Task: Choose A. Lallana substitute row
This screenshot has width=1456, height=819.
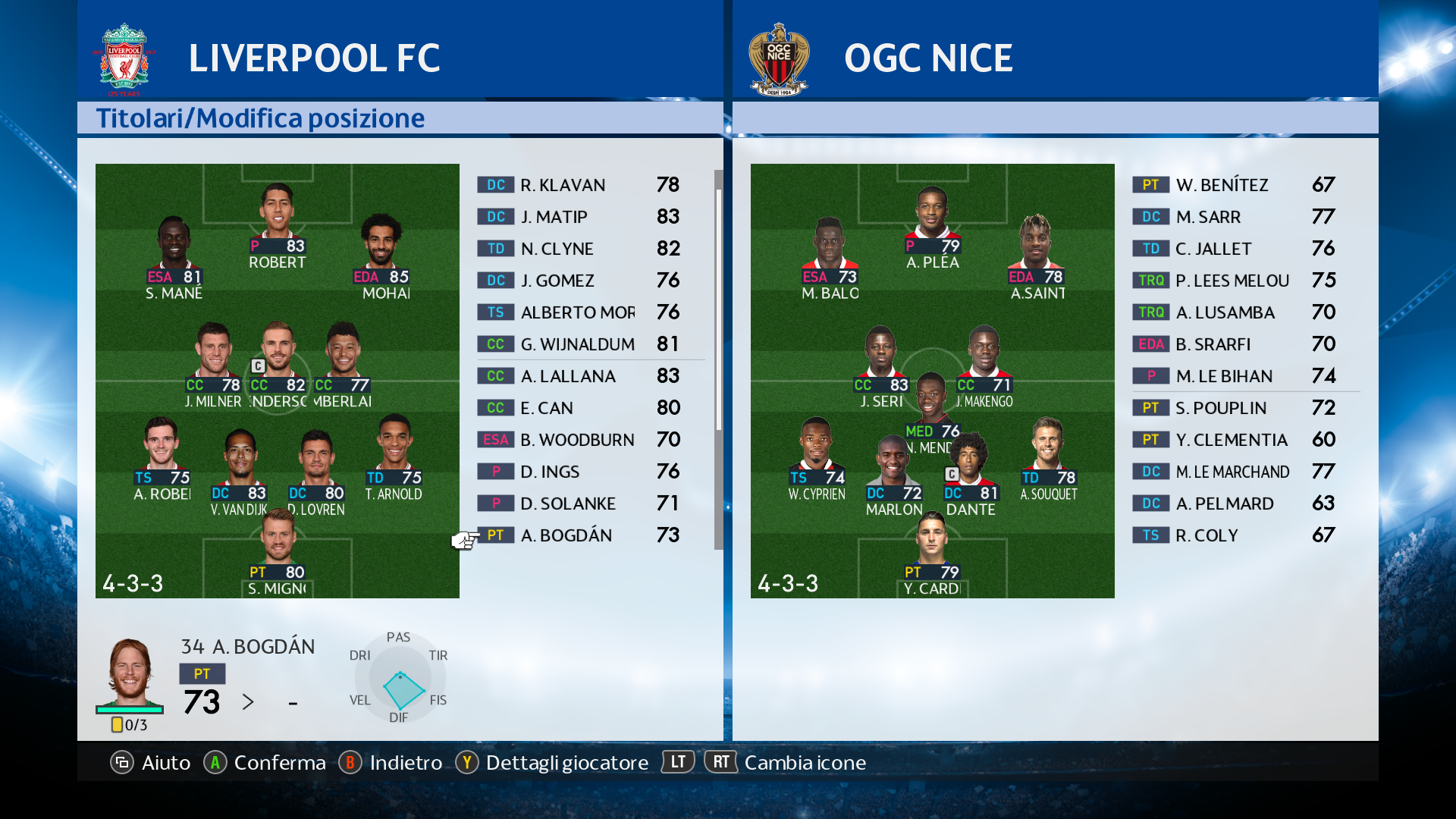Action: (580, 376)
